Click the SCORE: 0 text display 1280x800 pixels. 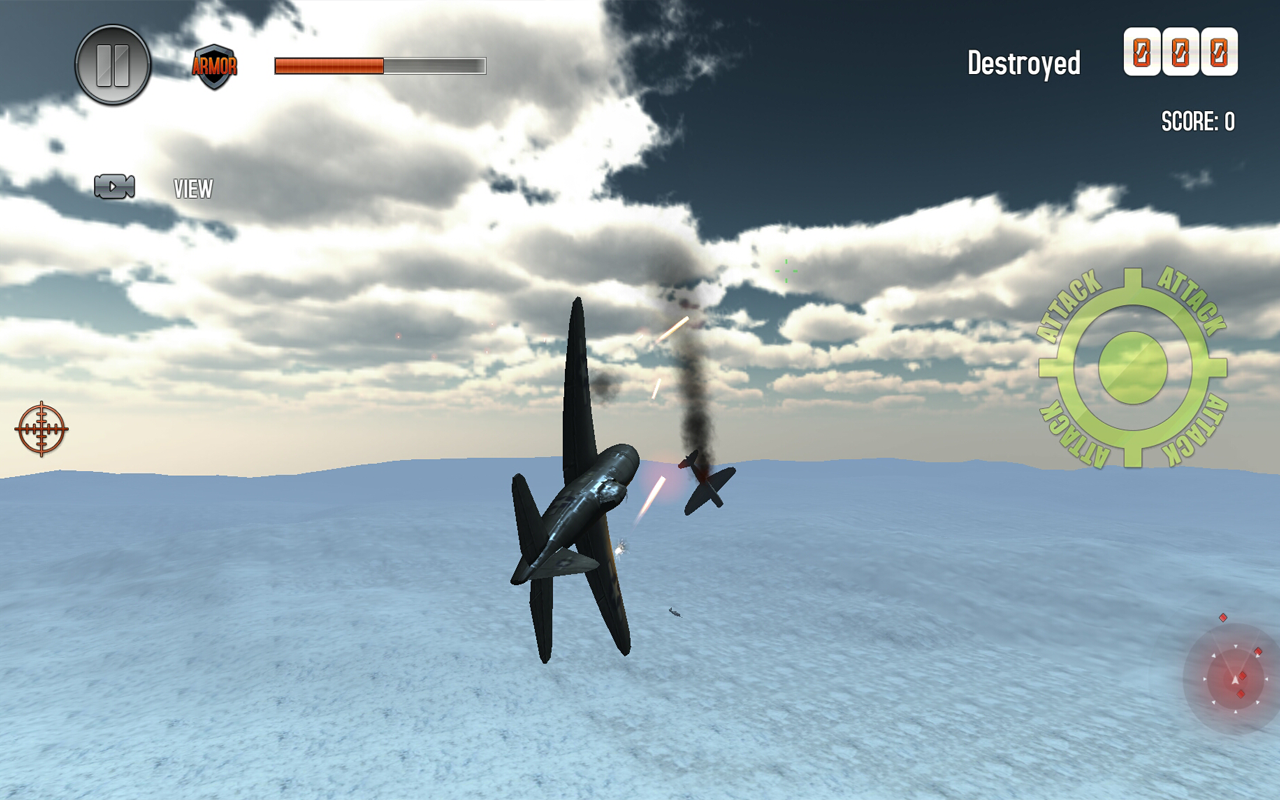pos(1196,121)
